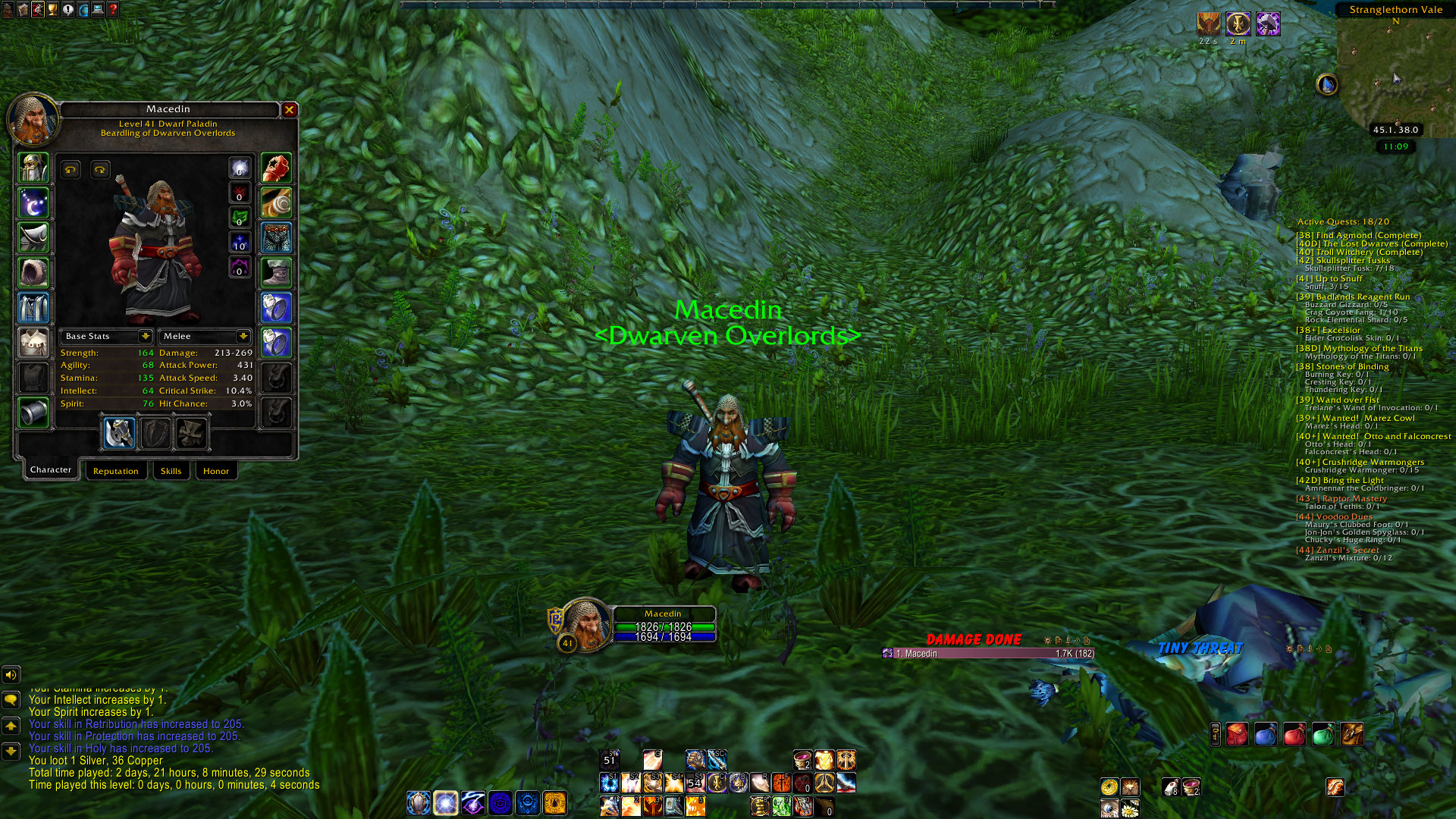This screenshot has width=1456, height=819.
Task: Switch to the Reputation tab
Action: (x=115, y=471)
